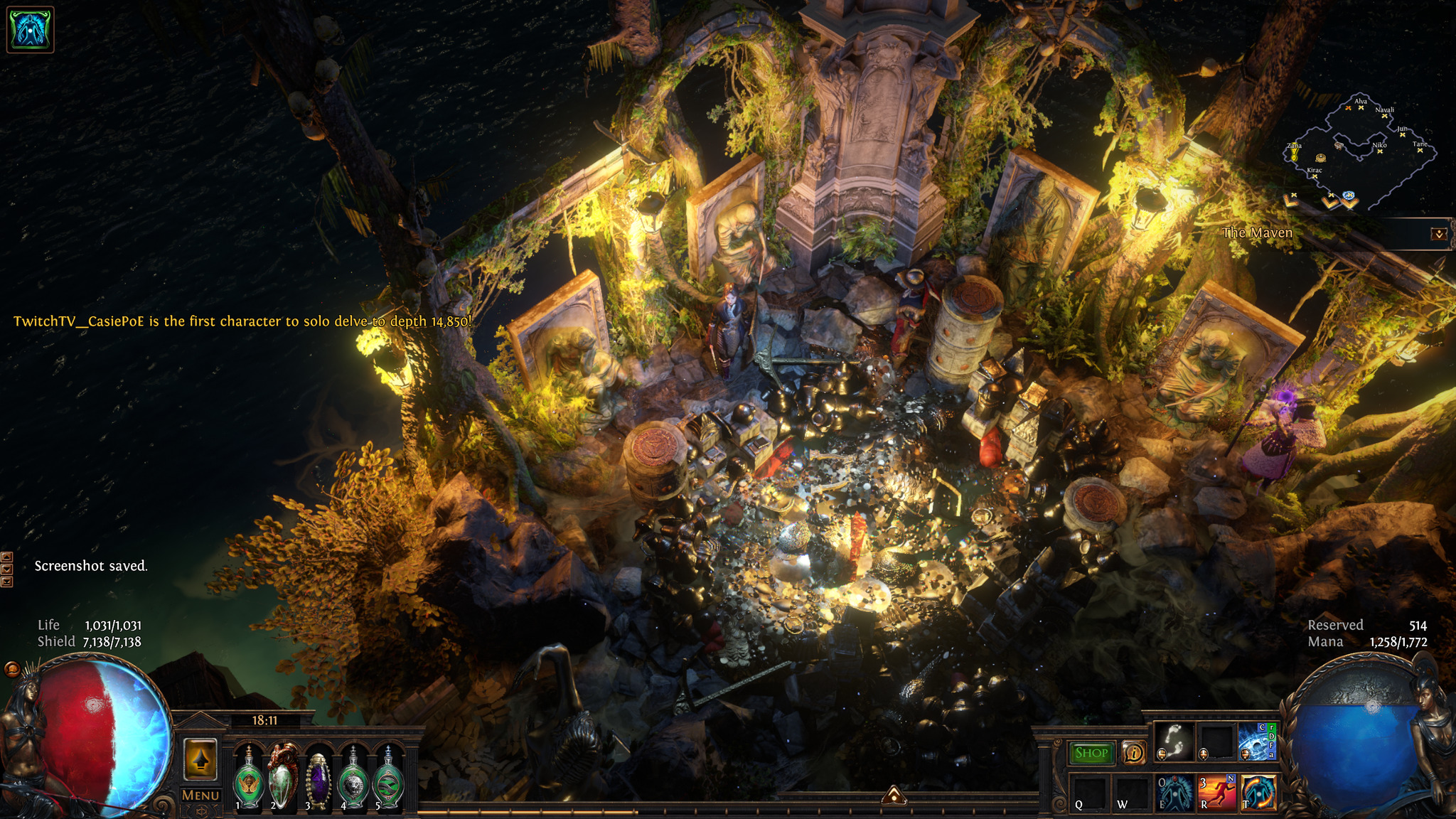Use the red-horned unique flask in slot 2

283,778
